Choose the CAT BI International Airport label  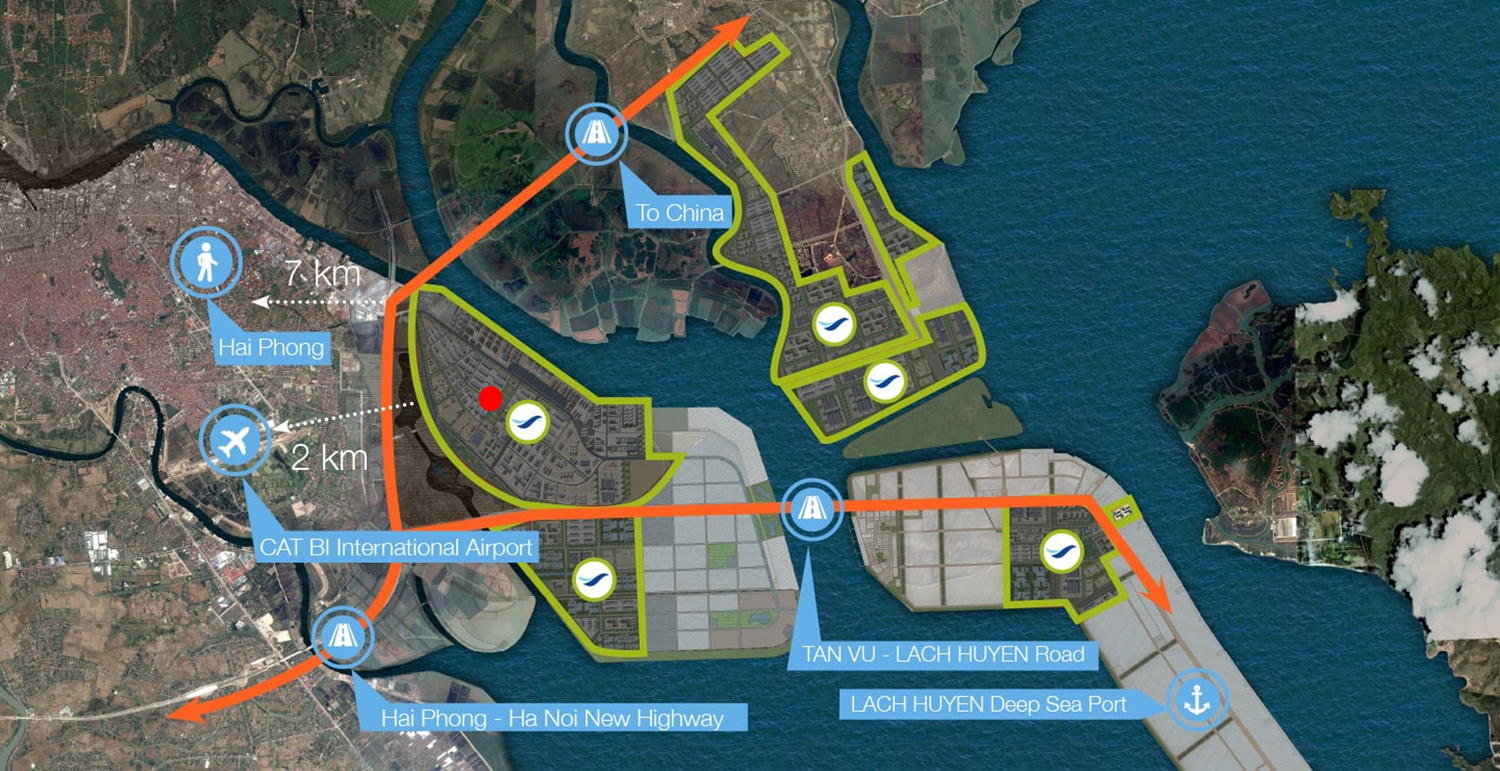pyautogui.click(x=396, y=548)
